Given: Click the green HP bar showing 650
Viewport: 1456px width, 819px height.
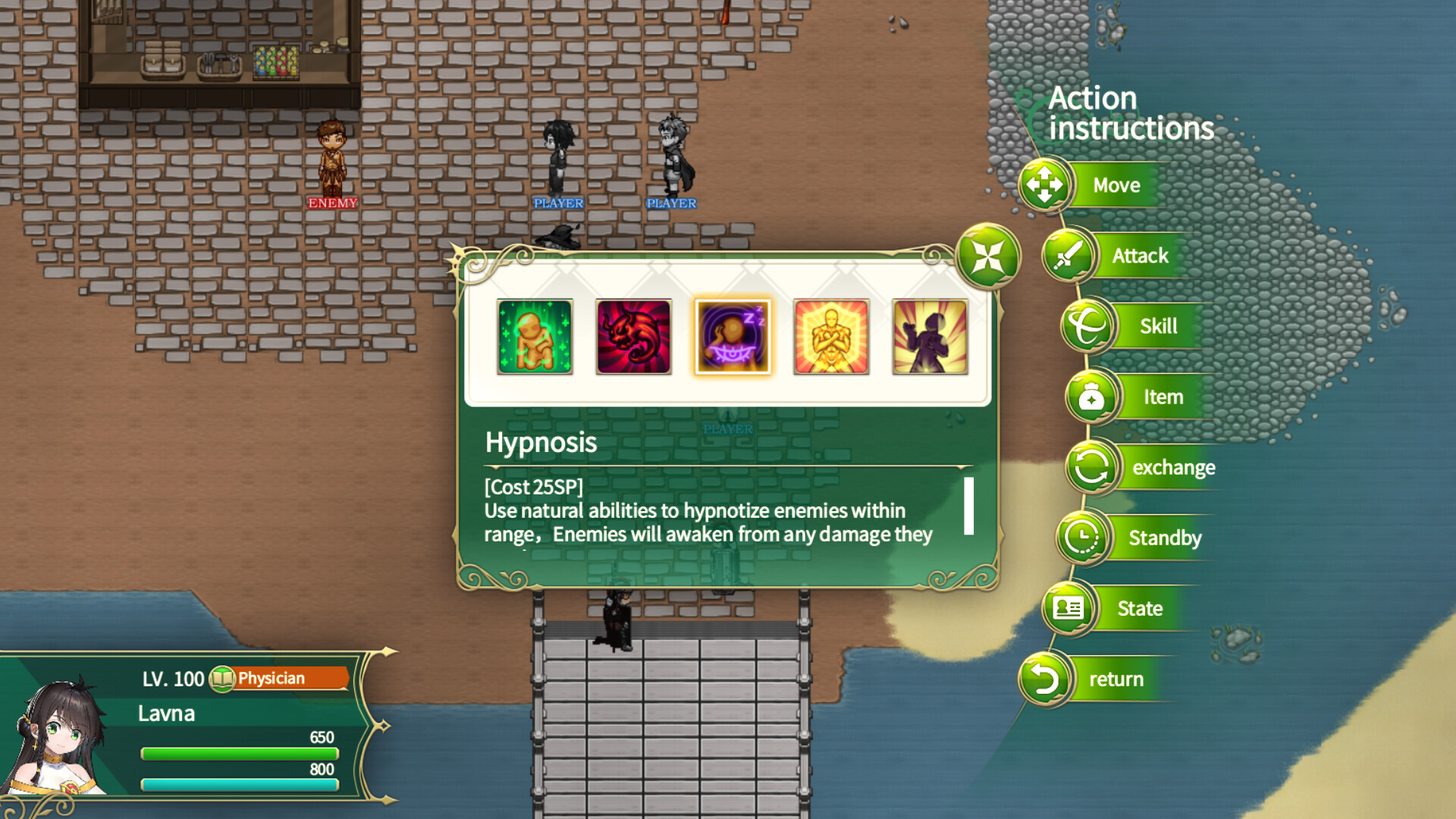Looking at the screenshot, I should pyautogui.click(x=239, y=753).
